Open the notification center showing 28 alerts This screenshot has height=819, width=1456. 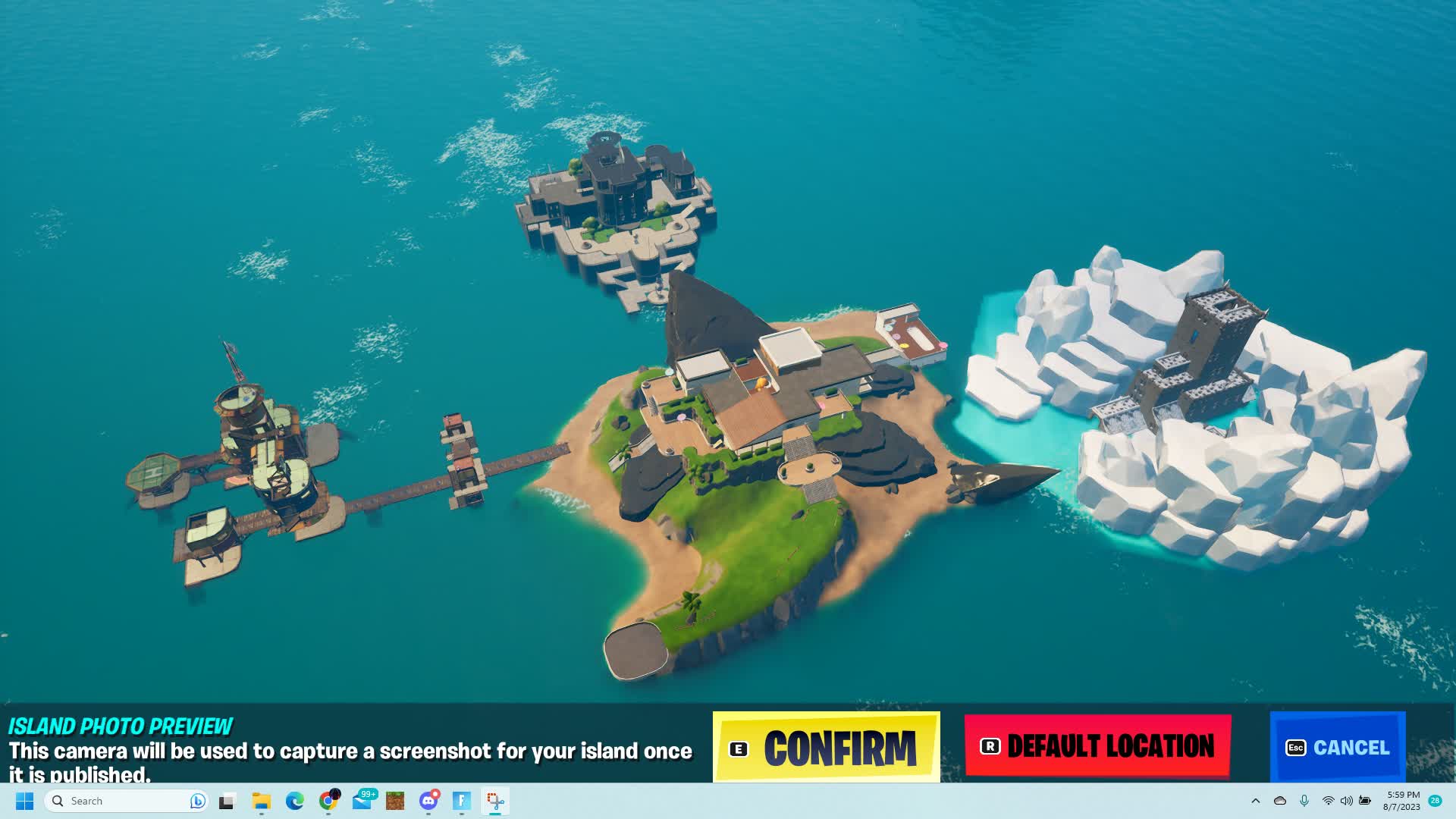[x=1436, y=801]
